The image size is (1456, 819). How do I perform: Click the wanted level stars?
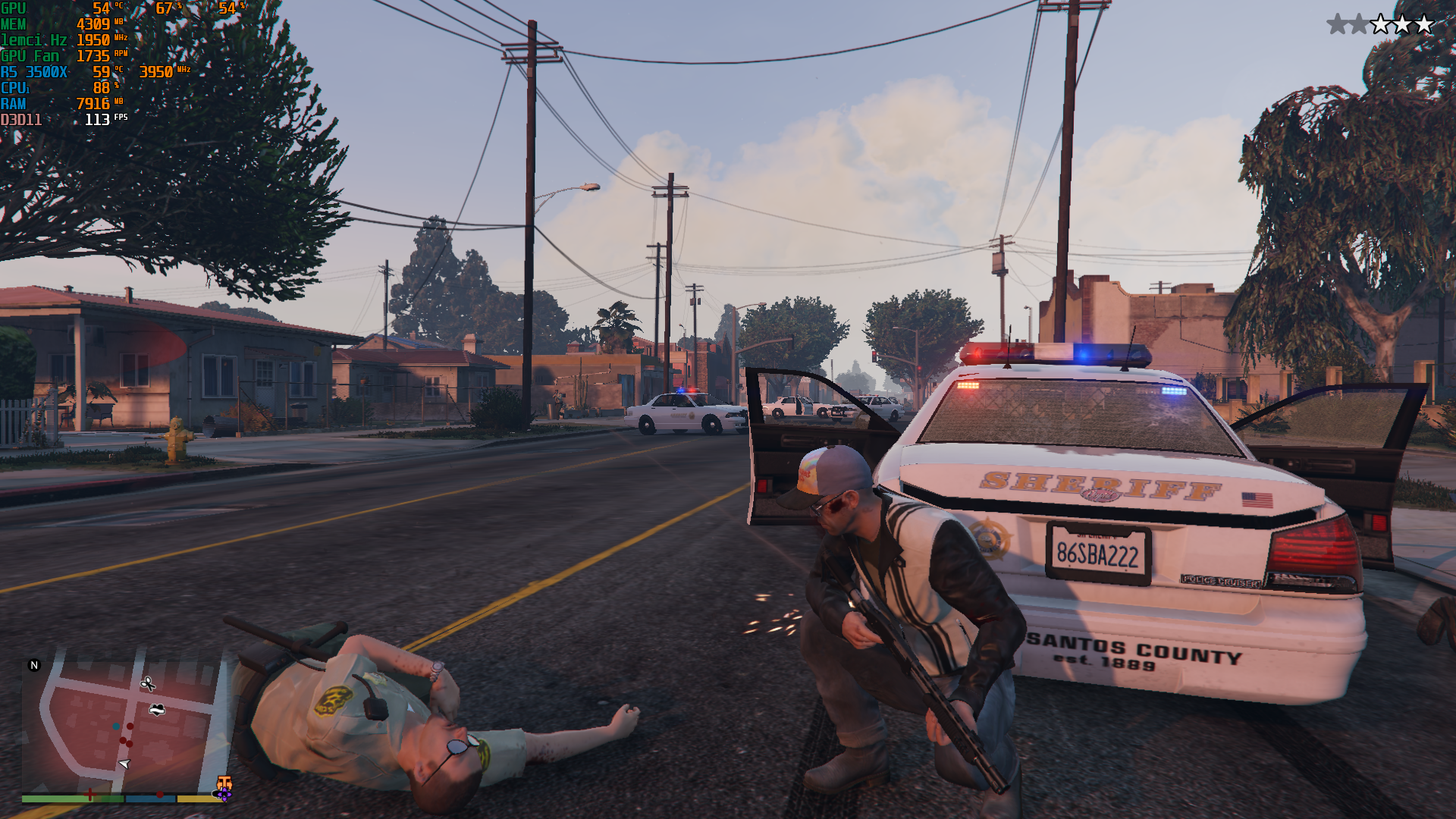[x=1380, y=24]
